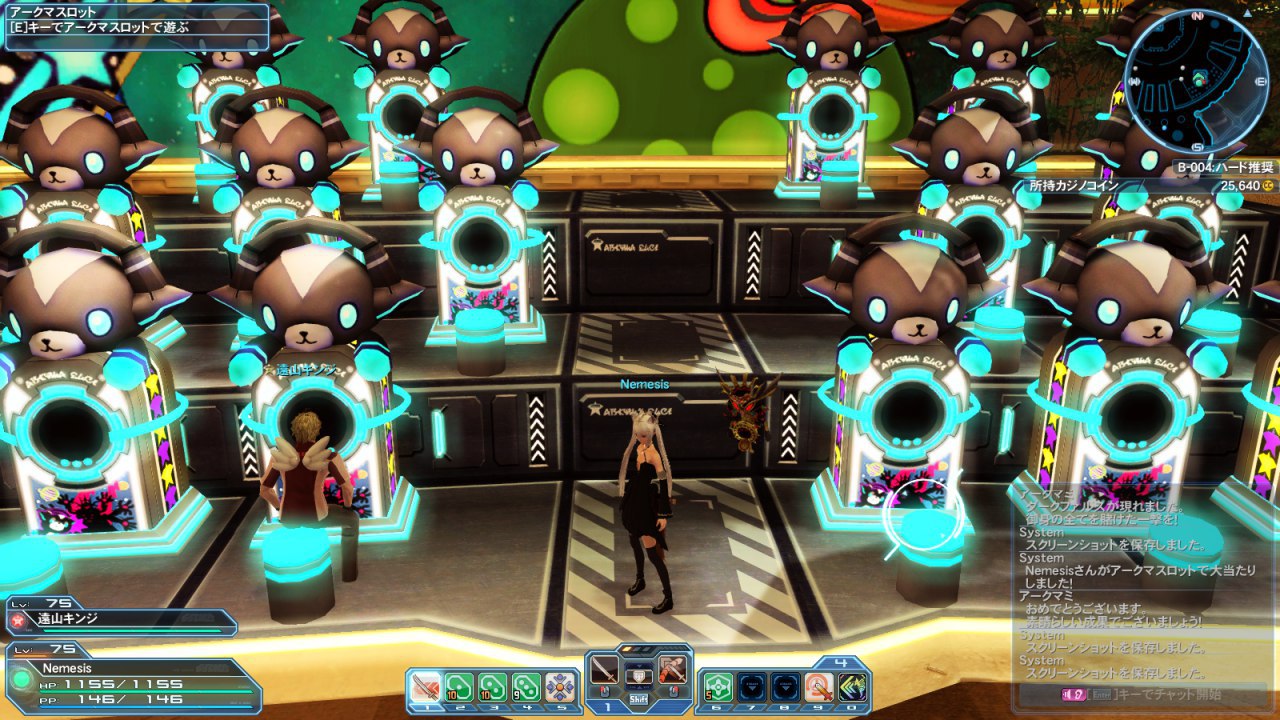The width and height of the screenshot is (1280, 720).
Task: Select party member 遠山キンジ's status panel
Action: point(120,620)
